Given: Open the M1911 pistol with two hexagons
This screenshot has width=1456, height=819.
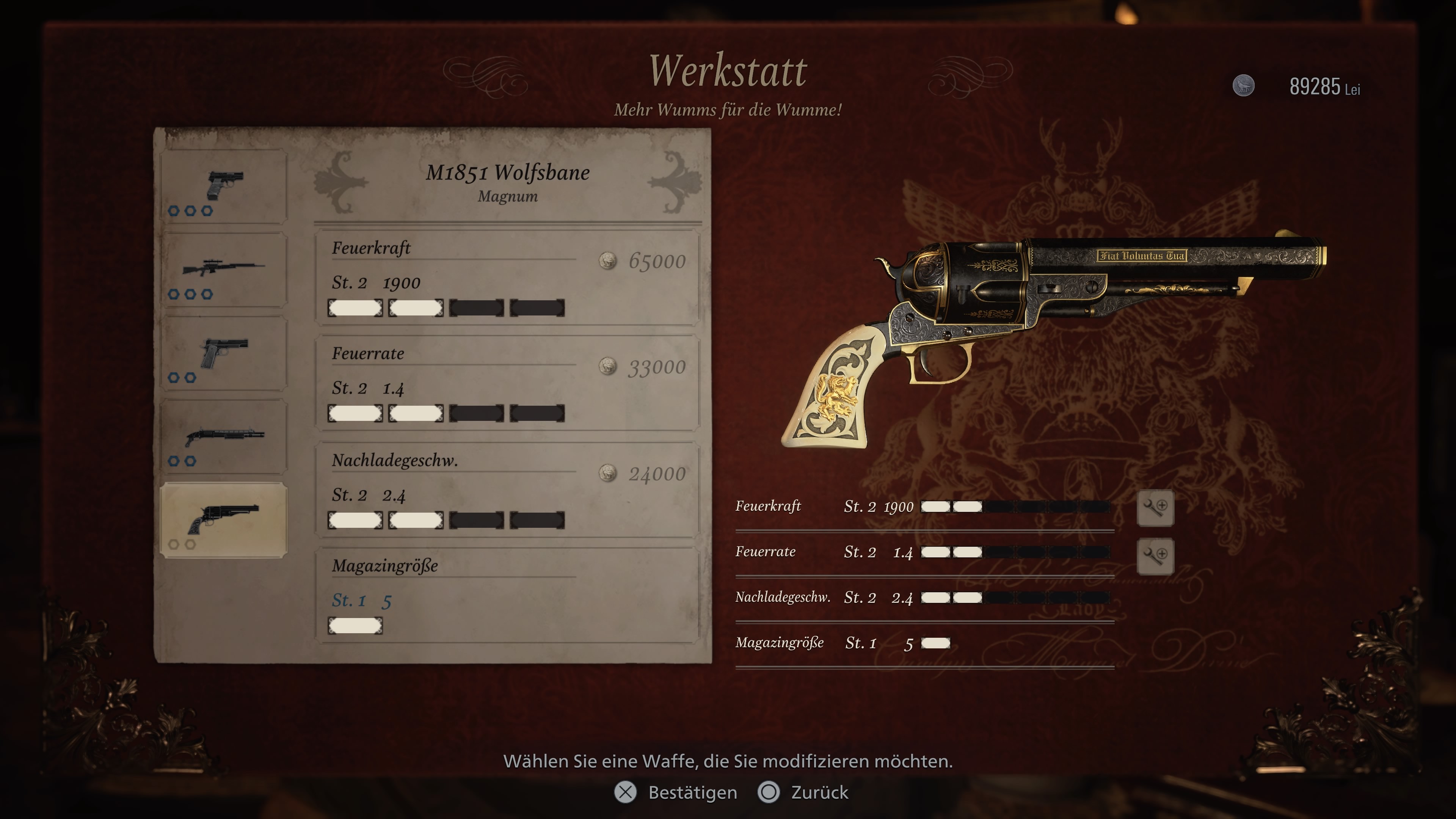Looking at the screenshot, I should 224,355.
